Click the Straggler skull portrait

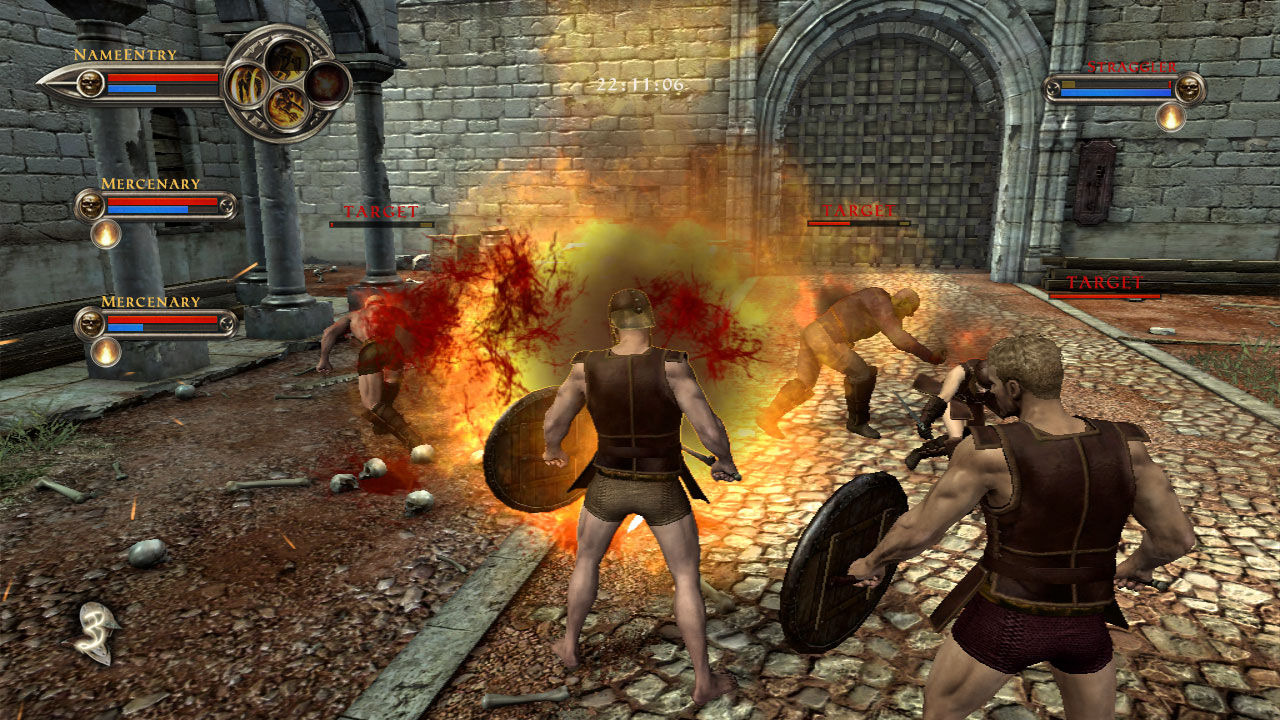[1189, 89]
